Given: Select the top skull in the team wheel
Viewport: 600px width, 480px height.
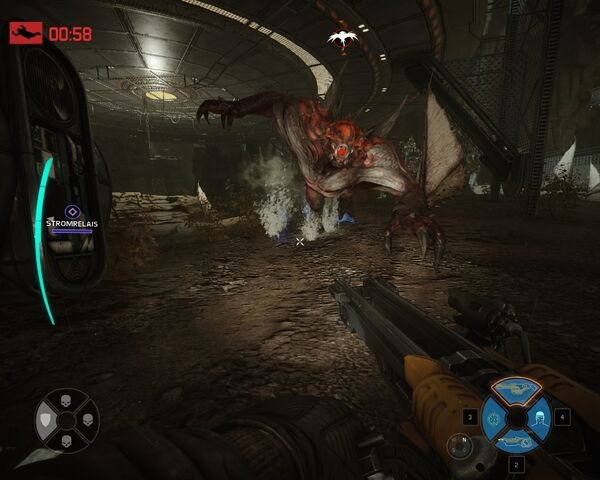Looking at the screenshot, I should [67, 402].
